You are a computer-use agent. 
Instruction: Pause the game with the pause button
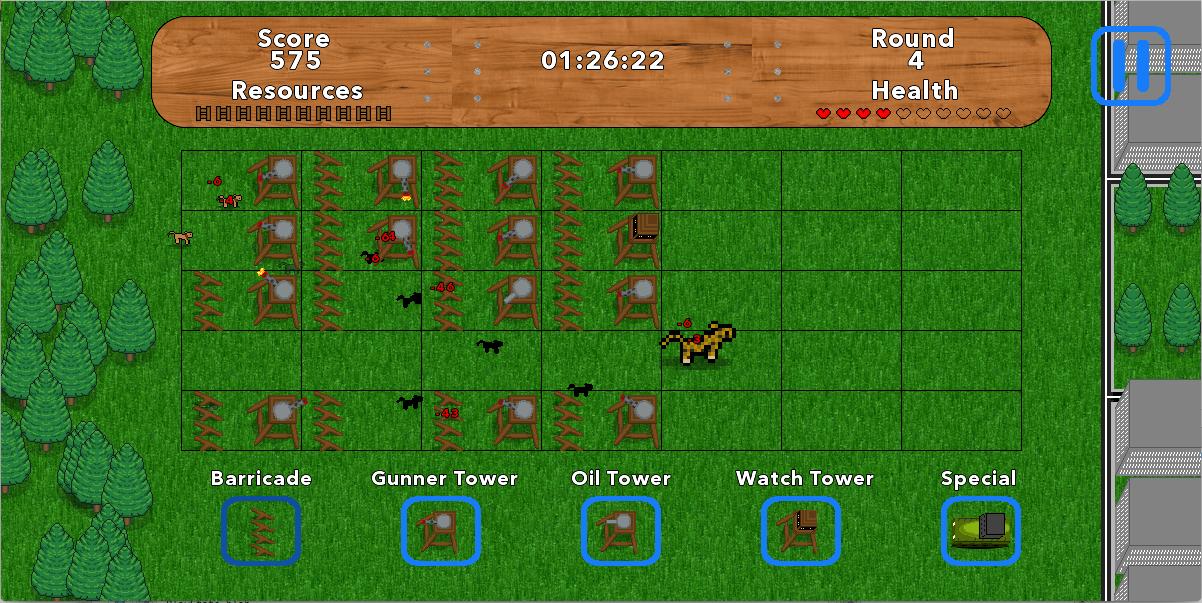coord(1130,66)
